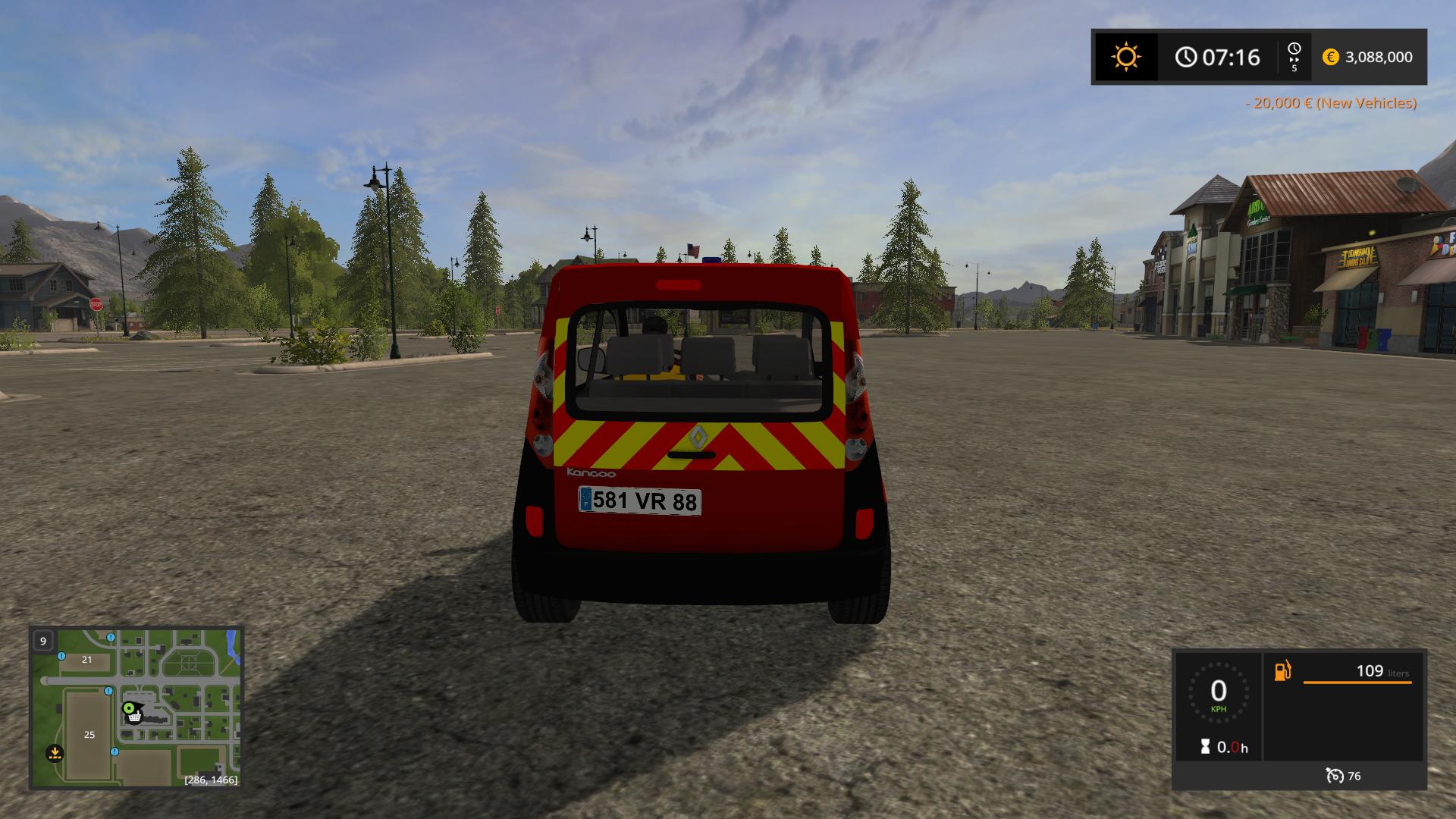
Task: Select the shop basket marker on the minimap
Action: pos(134,716)
